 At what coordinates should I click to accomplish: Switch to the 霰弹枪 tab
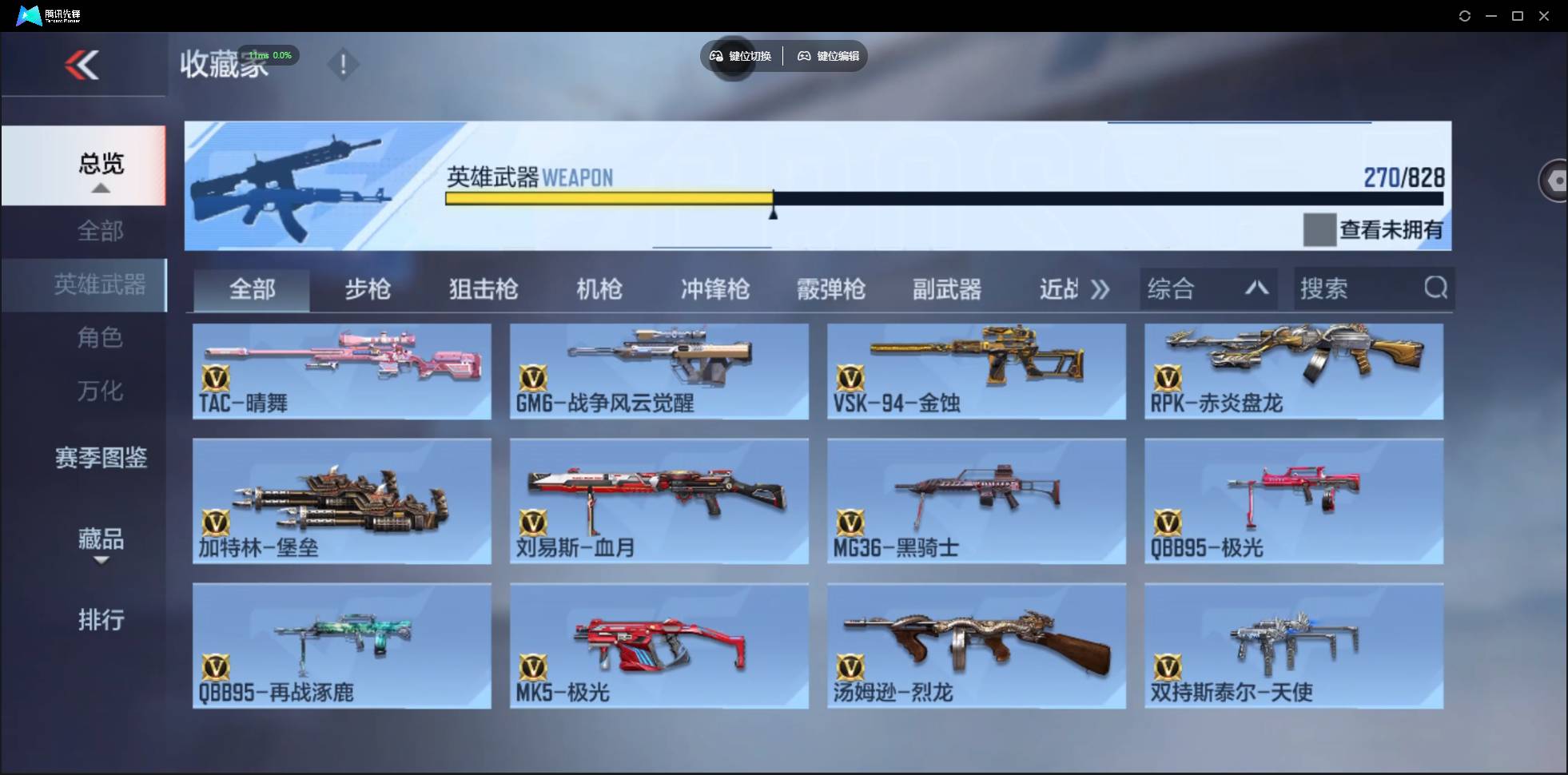(831, 289)
